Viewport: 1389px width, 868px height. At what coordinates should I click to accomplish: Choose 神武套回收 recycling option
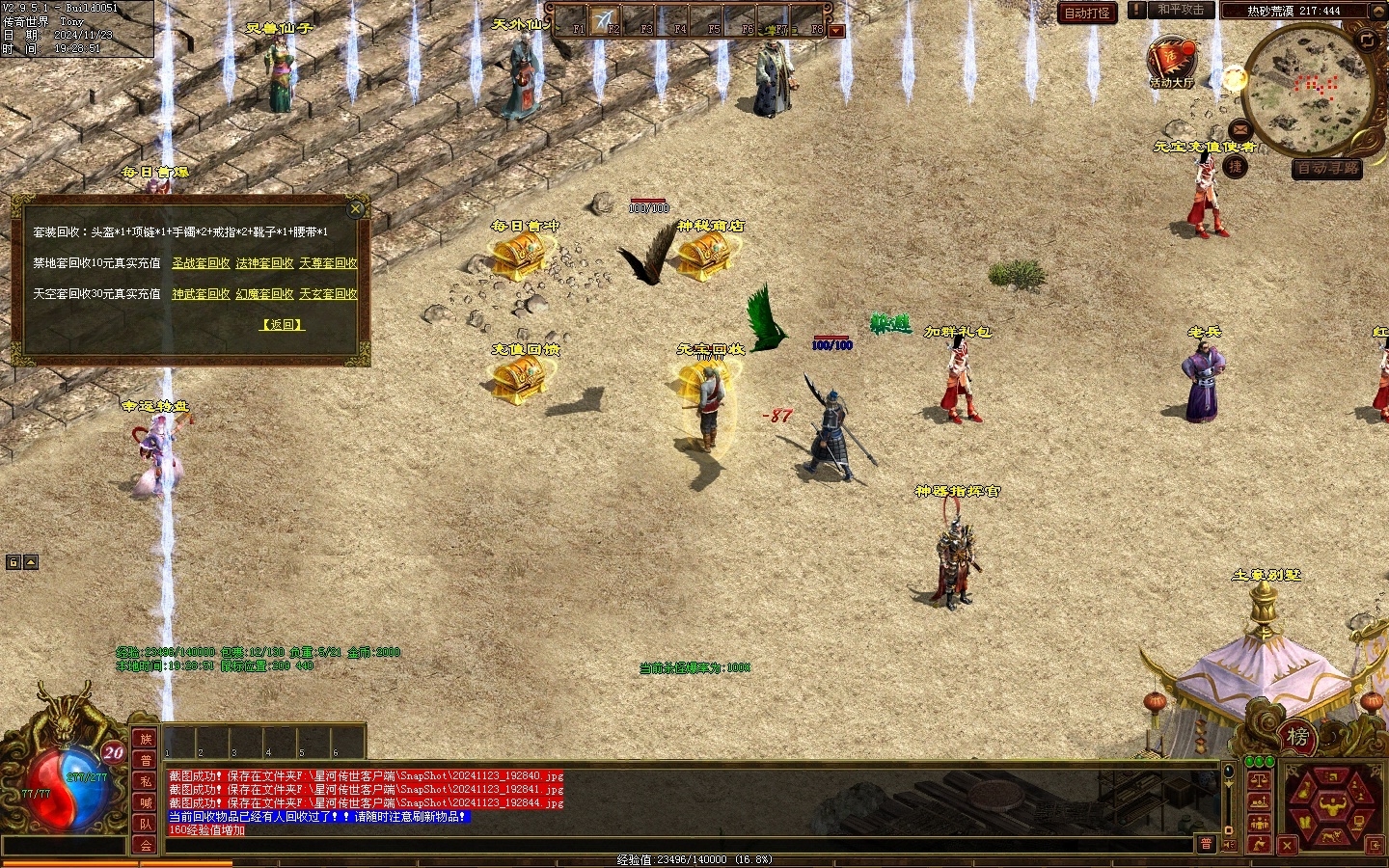pos(201,294)
